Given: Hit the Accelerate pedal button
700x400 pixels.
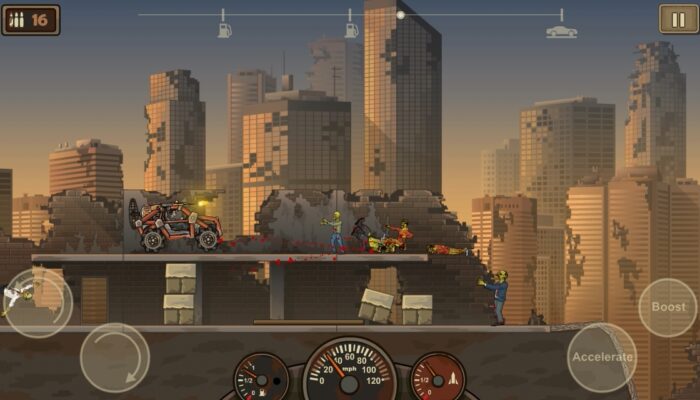Looking at the screenshot, I should click(x=602, y=357).
